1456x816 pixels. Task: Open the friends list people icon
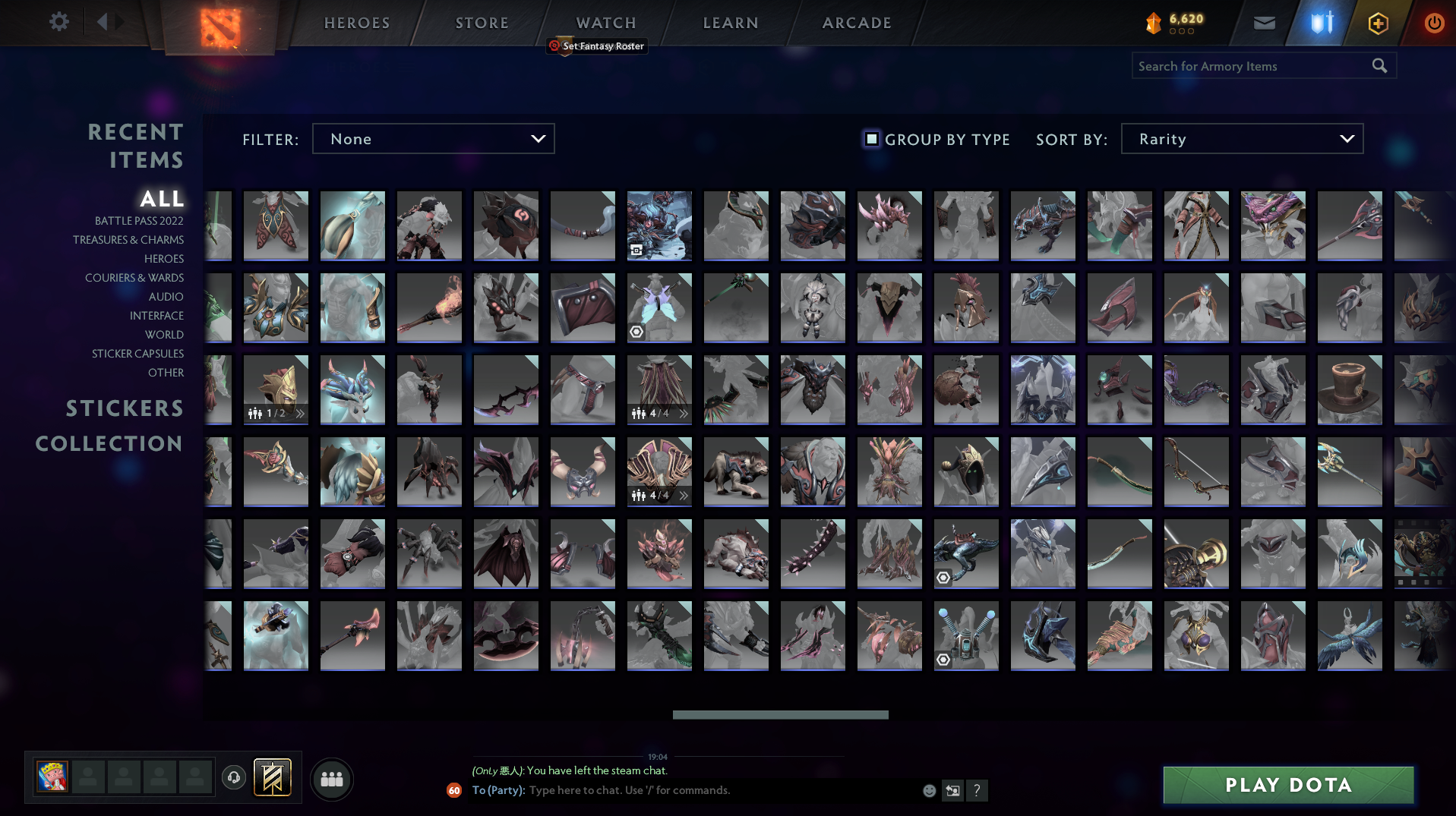coord(331,779)
